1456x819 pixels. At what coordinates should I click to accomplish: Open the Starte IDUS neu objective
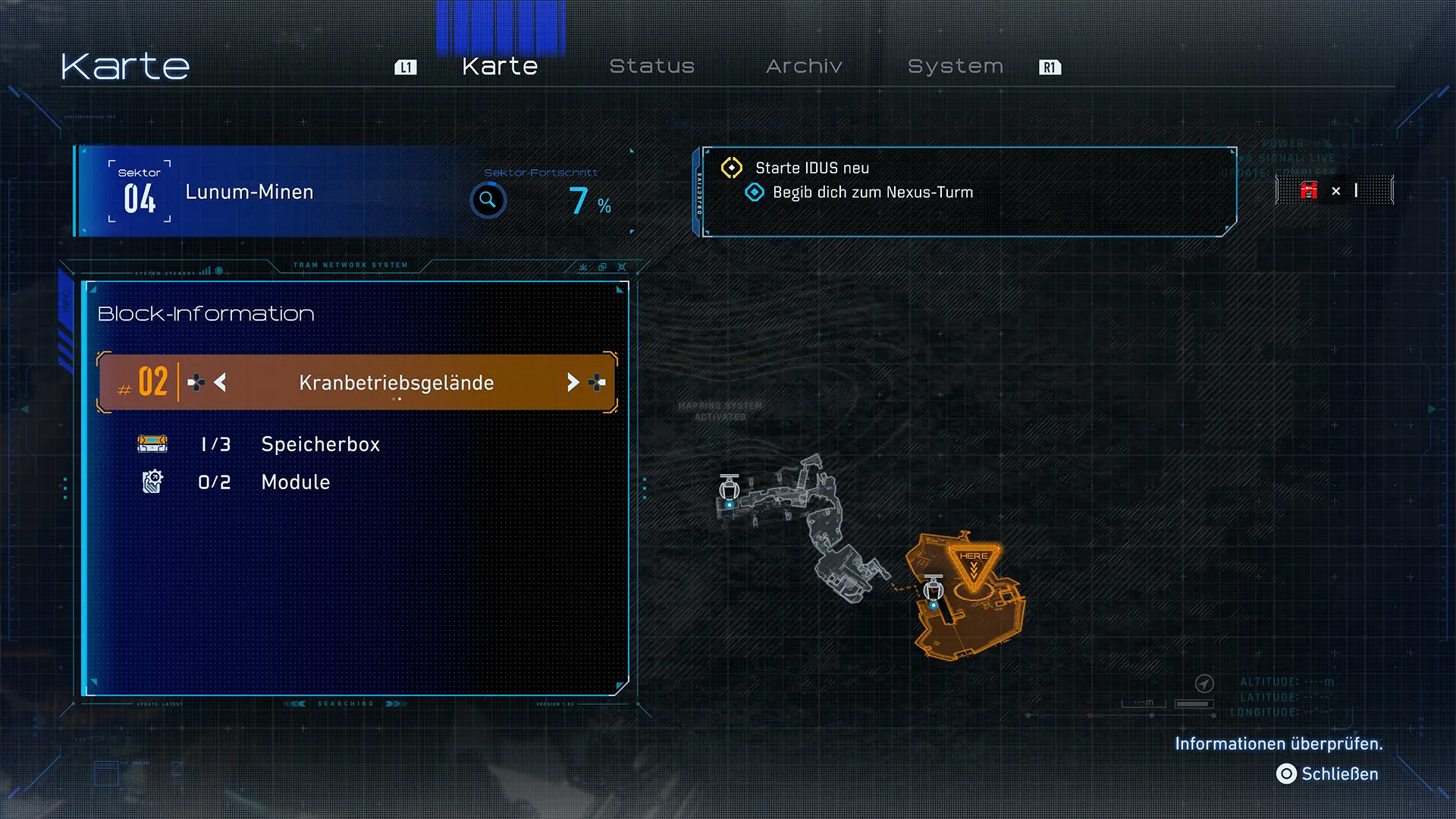pos(812,168)
